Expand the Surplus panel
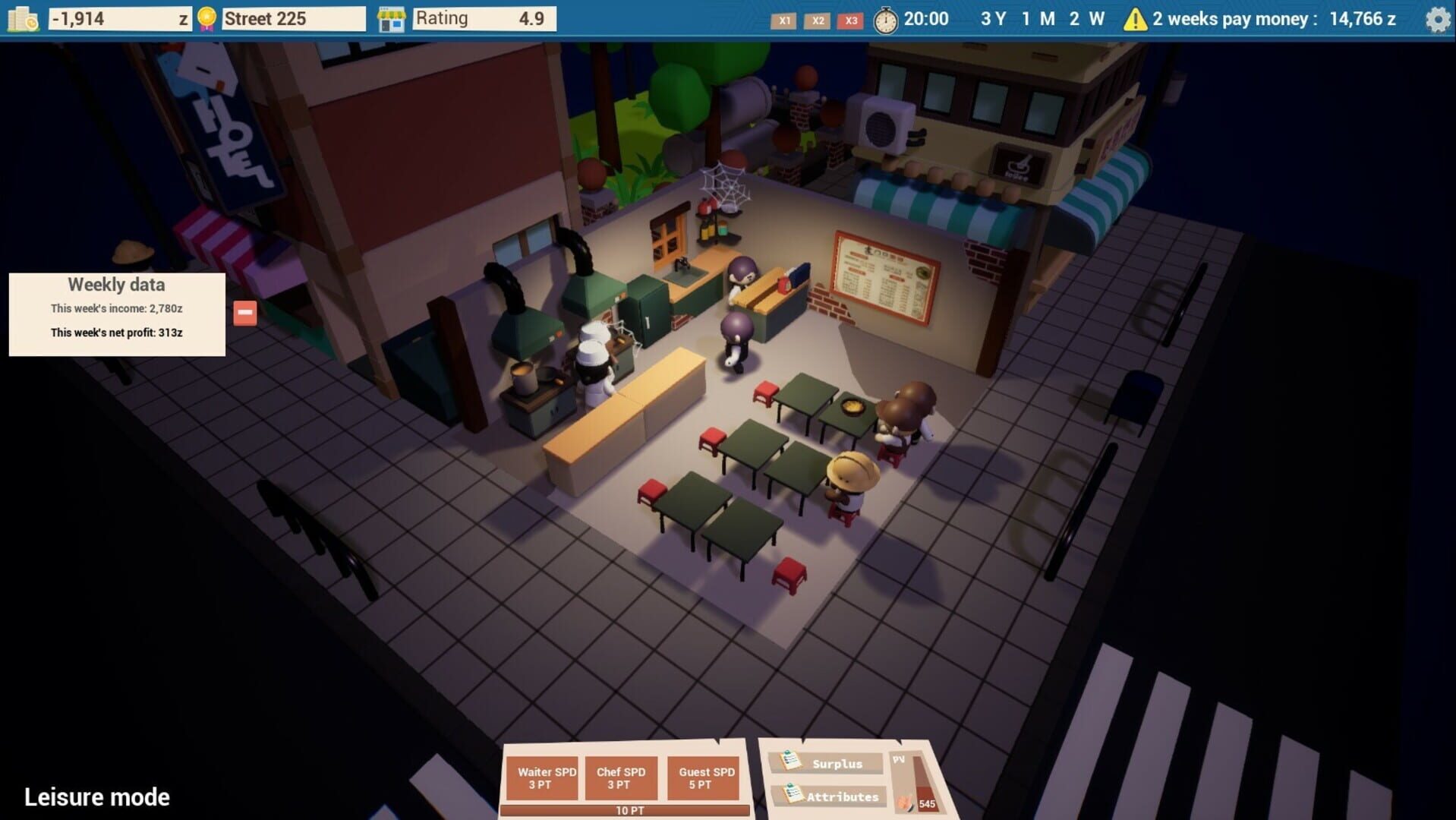1456x820 pixels. click(x=835, y=763)
